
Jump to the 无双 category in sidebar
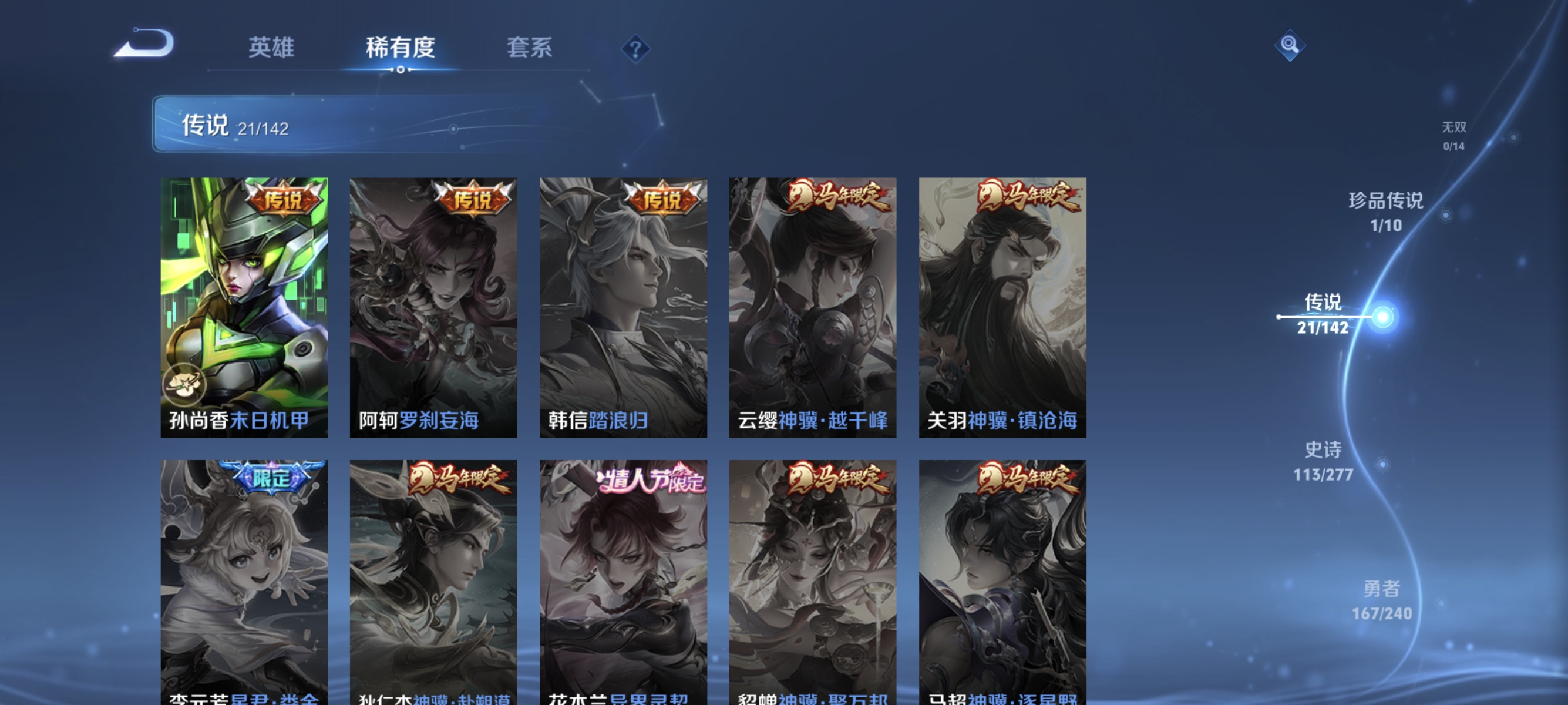pyautogui.click(x=1455, y=134)
